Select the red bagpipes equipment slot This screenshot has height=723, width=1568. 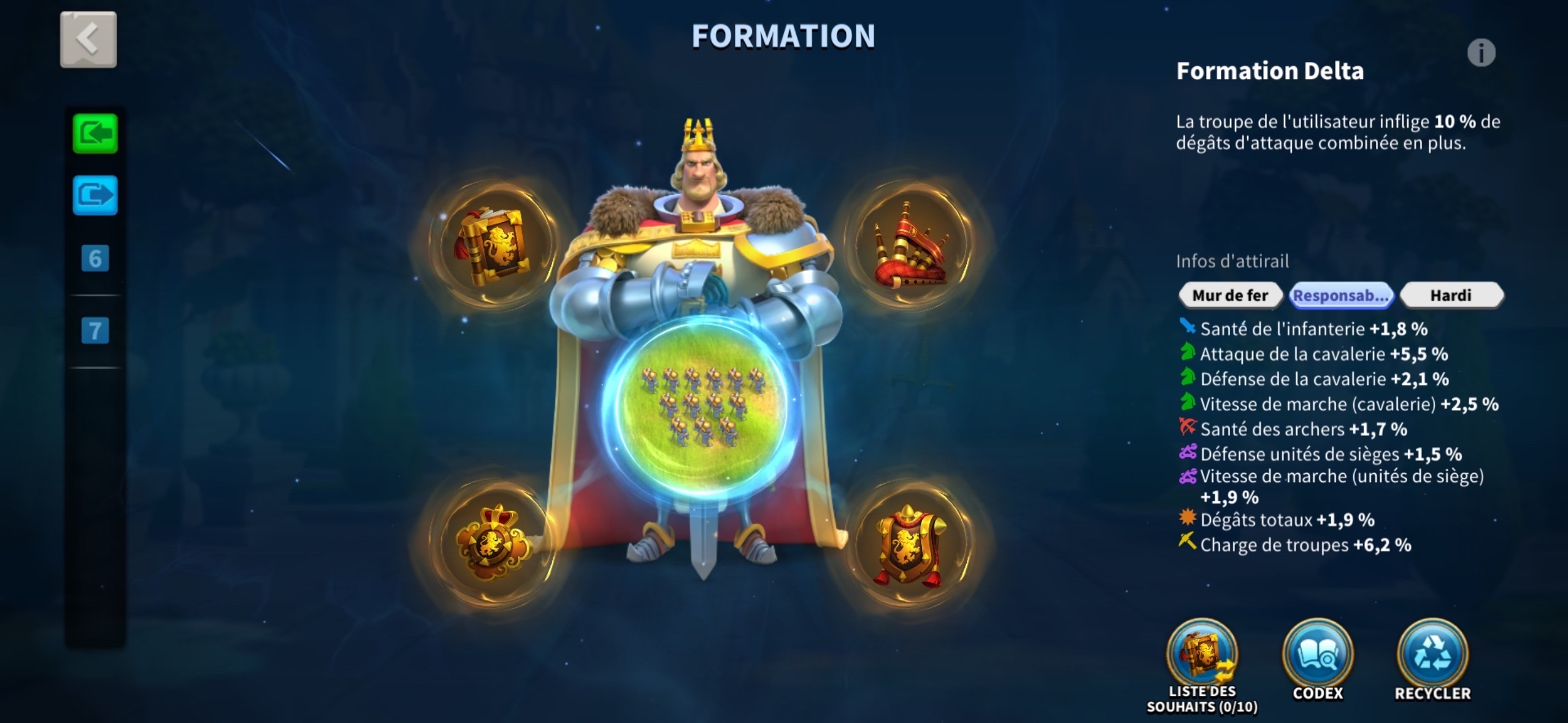point(910,245)
